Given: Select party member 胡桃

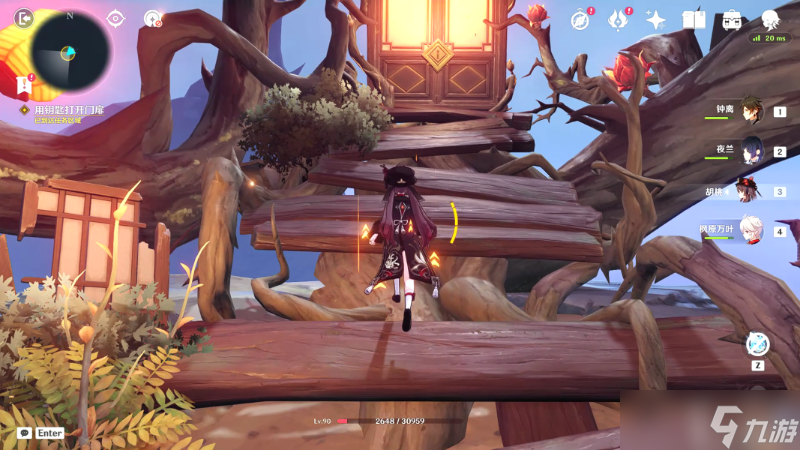Looking at the screenshot, I should (x=748, y=190).
